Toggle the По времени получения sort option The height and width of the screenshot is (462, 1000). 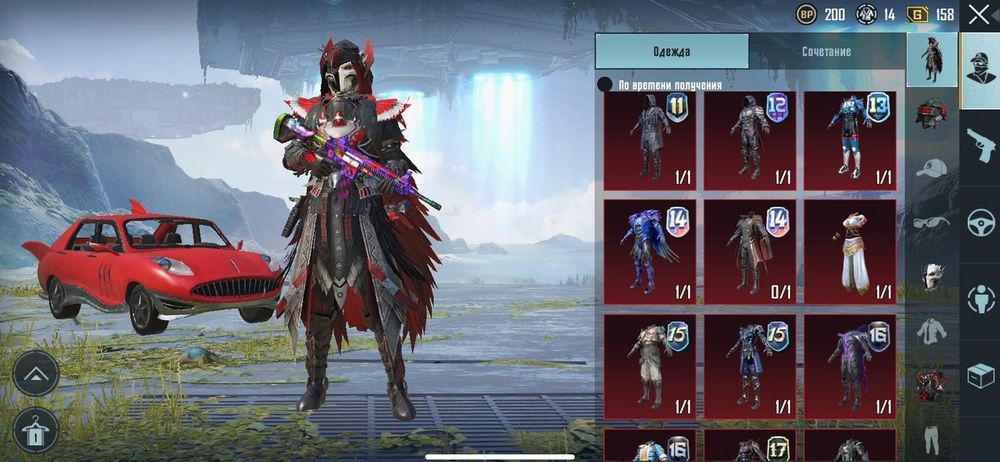(605, 85)
